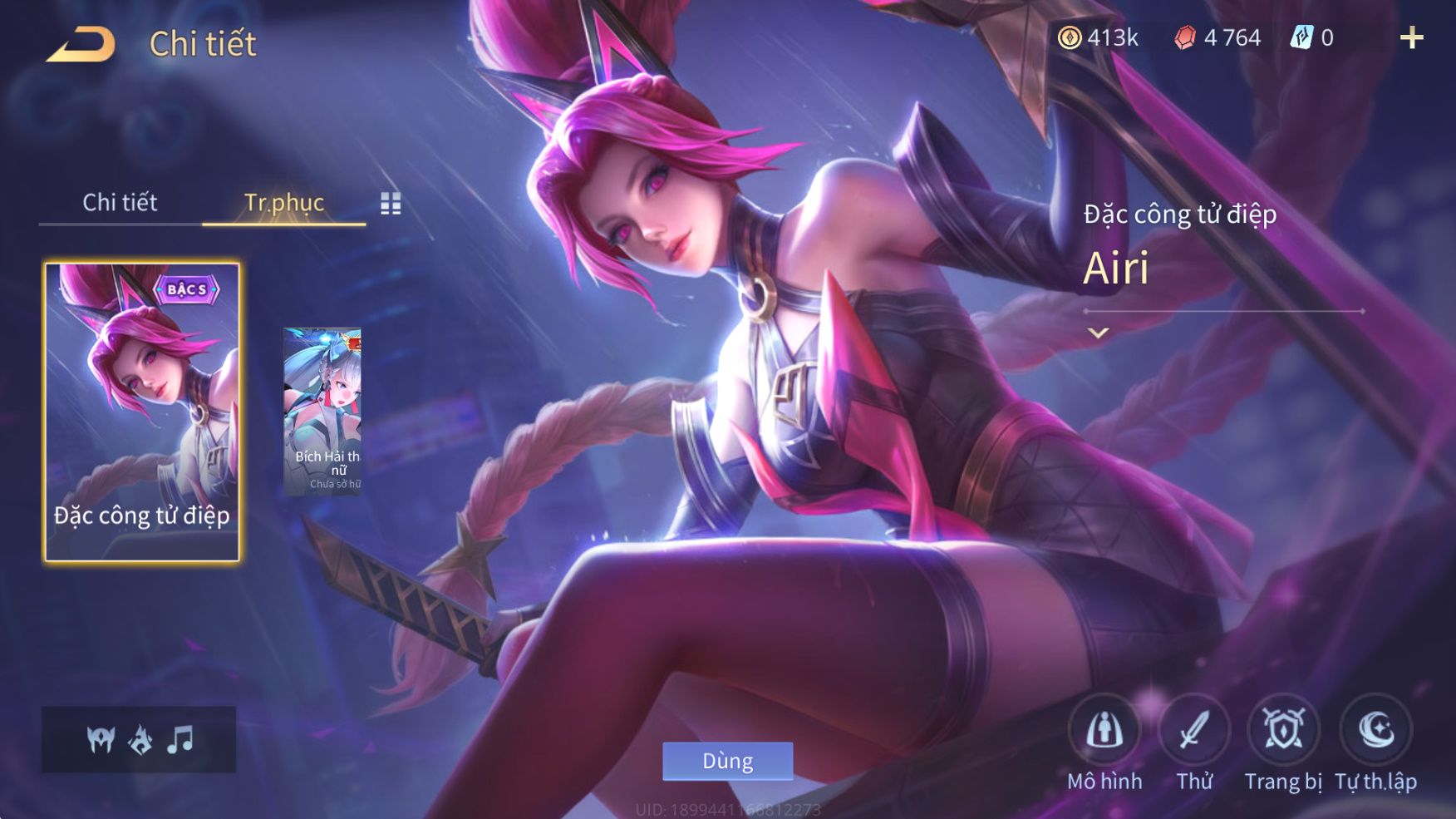
Task: Click the music note skin effect icon
Action: click(x=180, y=739)
